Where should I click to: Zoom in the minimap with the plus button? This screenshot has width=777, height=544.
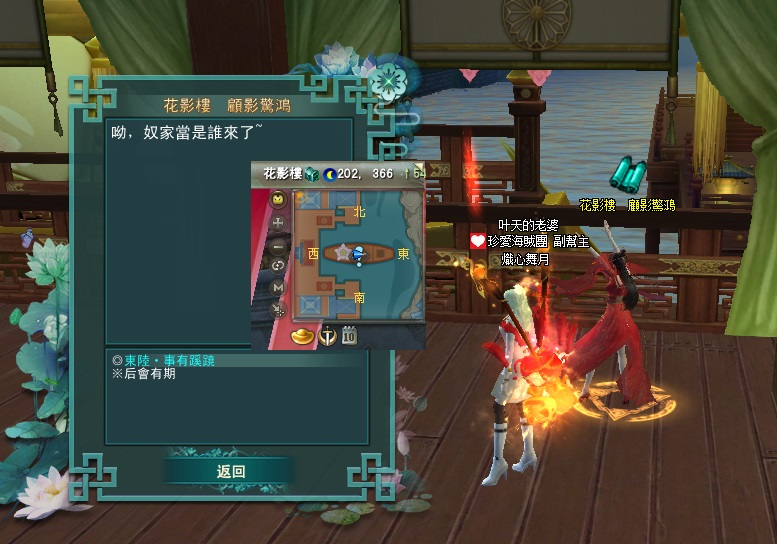pos(278,221)
